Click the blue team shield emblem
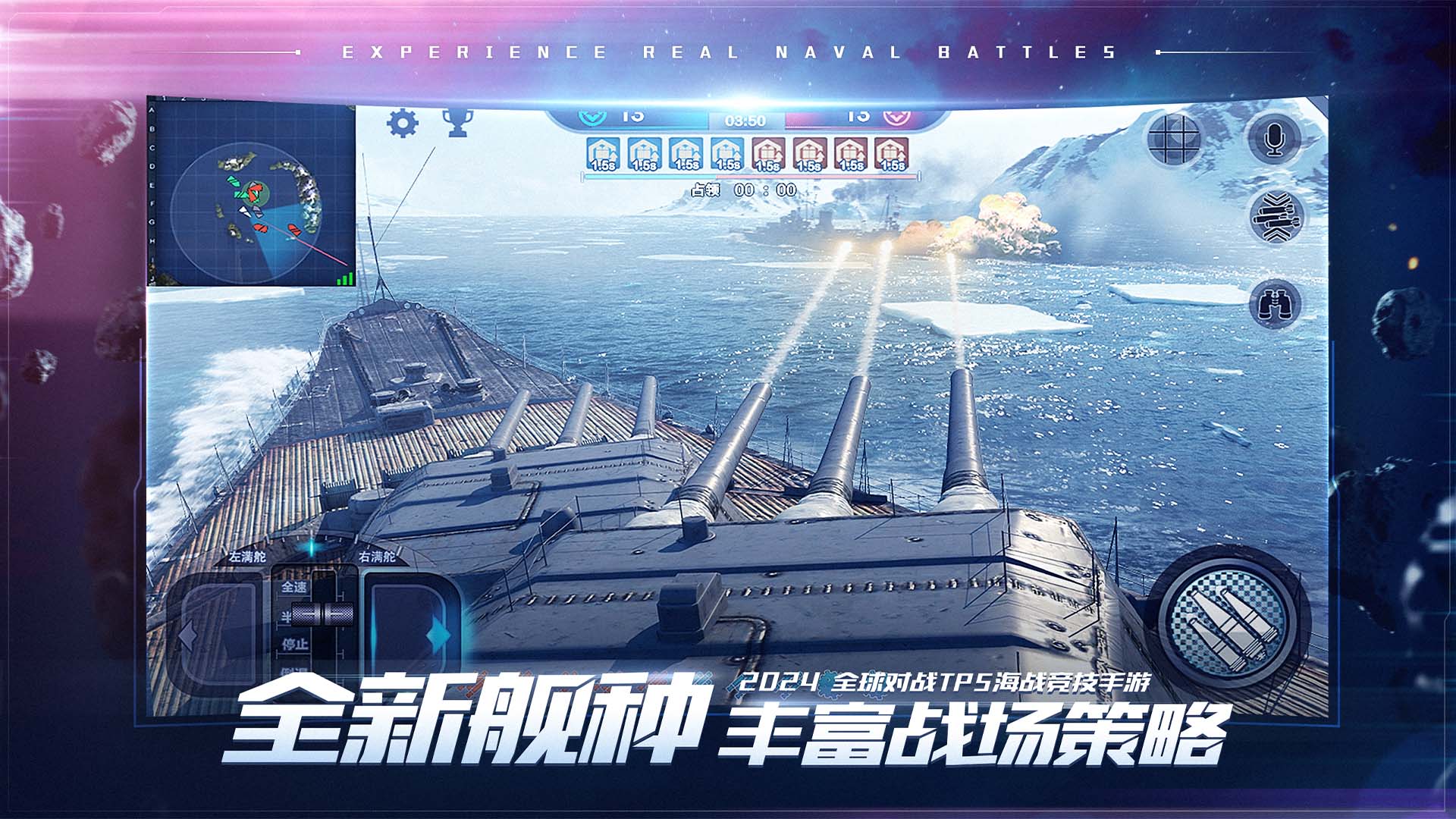1456x819 pixels. (591, 119)
